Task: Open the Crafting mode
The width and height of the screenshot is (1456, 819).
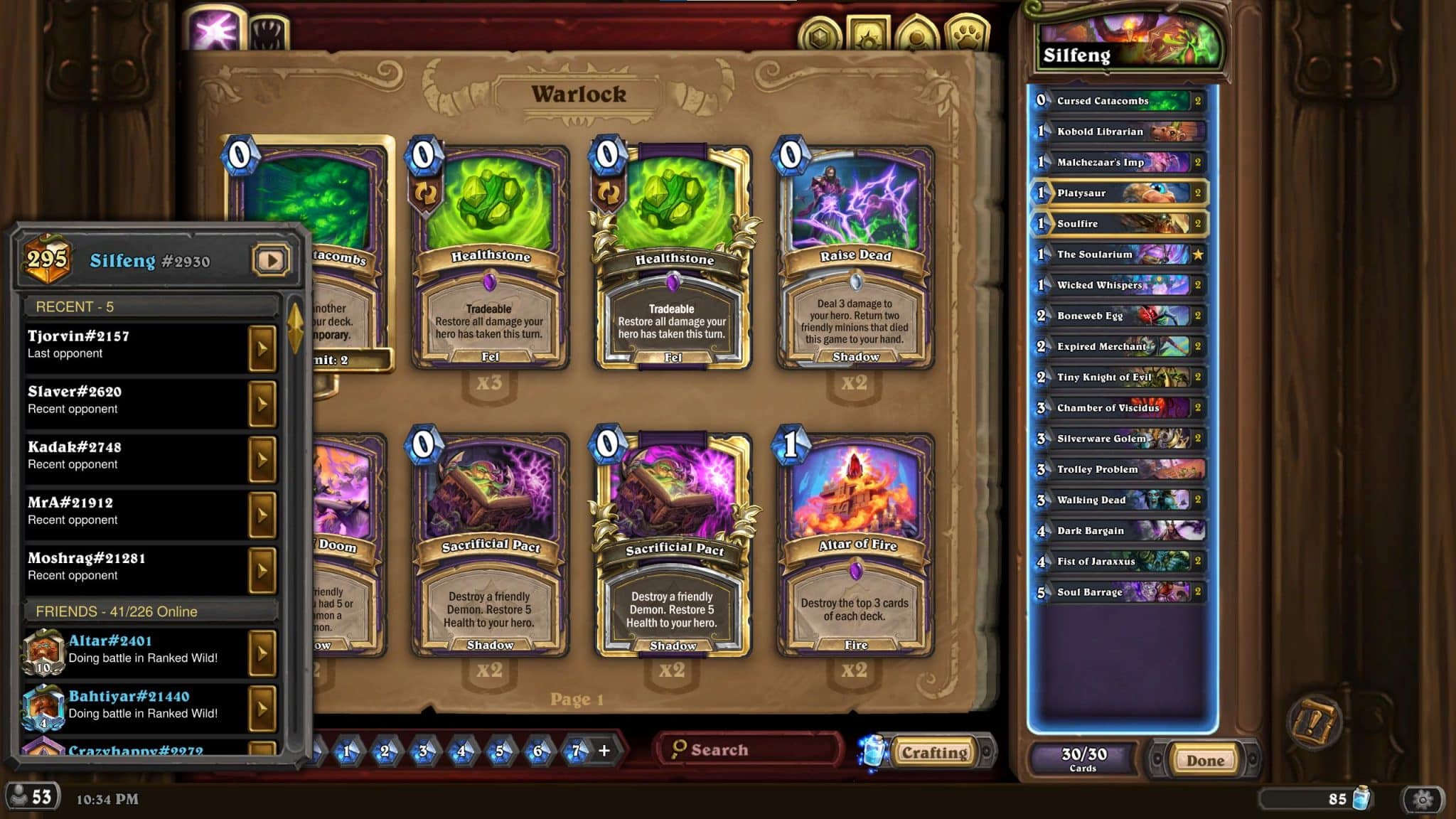Action: (933, 752)
